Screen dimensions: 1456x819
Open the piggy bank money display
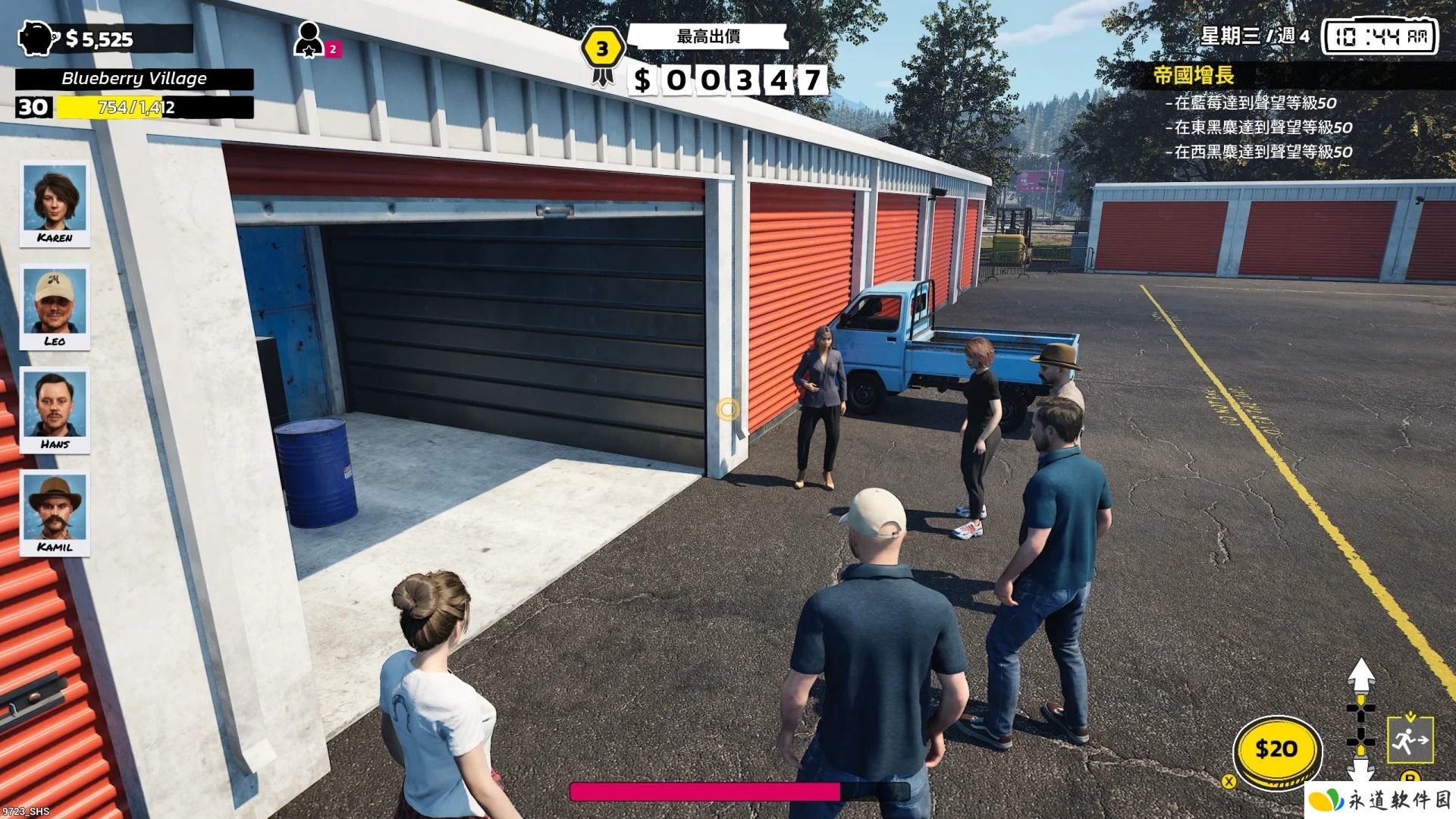(x=38, y=38)
